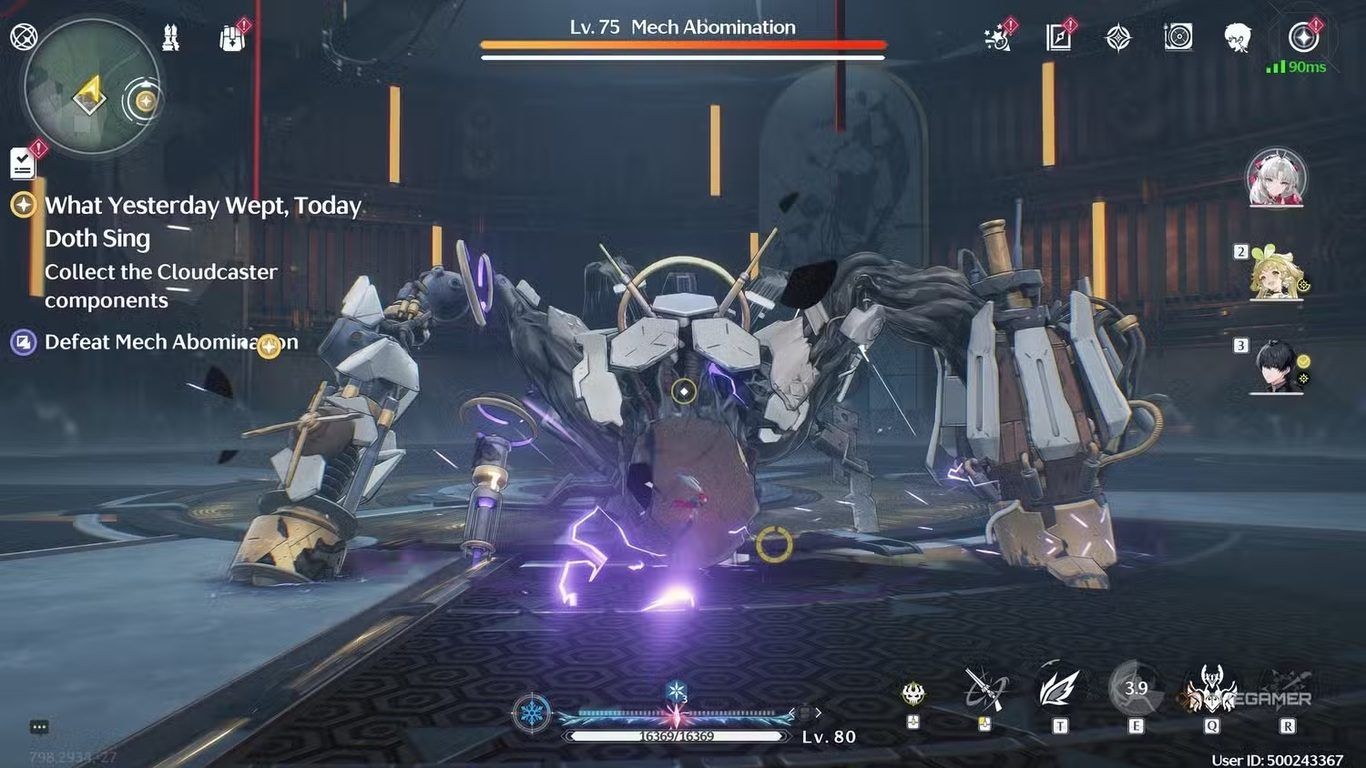This screenshot has height=768, width=1366.
Task: Trigger the horned crest echo skill
Action: [x=1211, y=689]
